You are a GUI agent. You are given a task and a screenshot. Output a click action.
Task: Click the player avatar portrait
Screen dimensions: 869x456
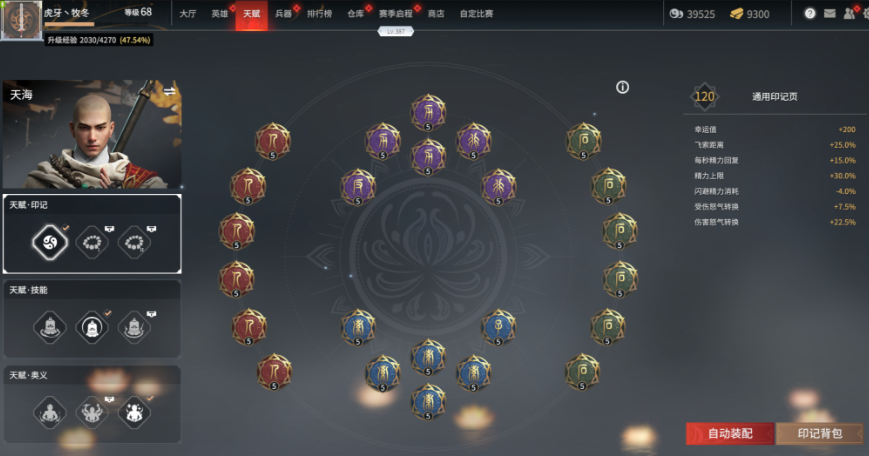pos(20,20)
